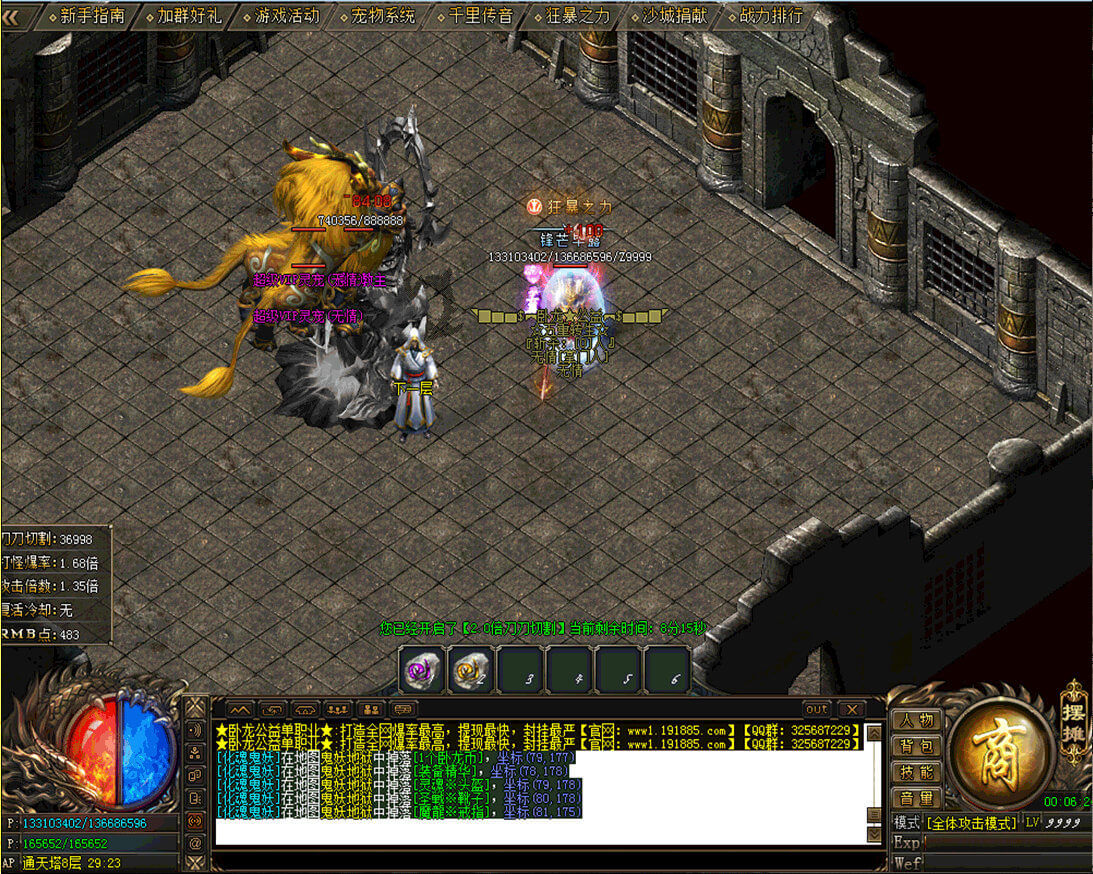Open the 人物 character panel
The height and width of the screenshot is (874, 1093).
pos(915,720)
